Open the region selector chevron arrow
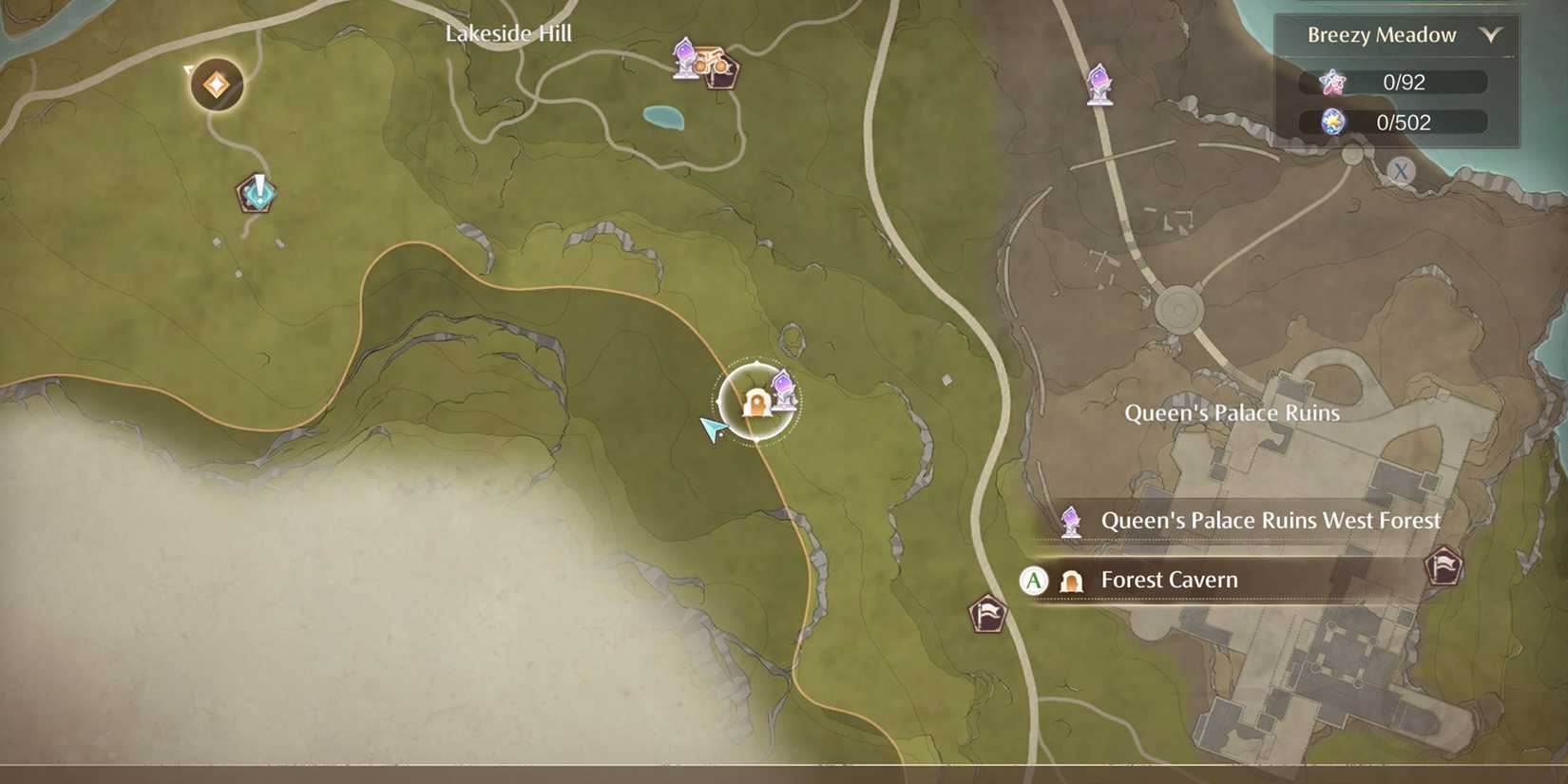 pyautogui.click(x=1492, y=35)
